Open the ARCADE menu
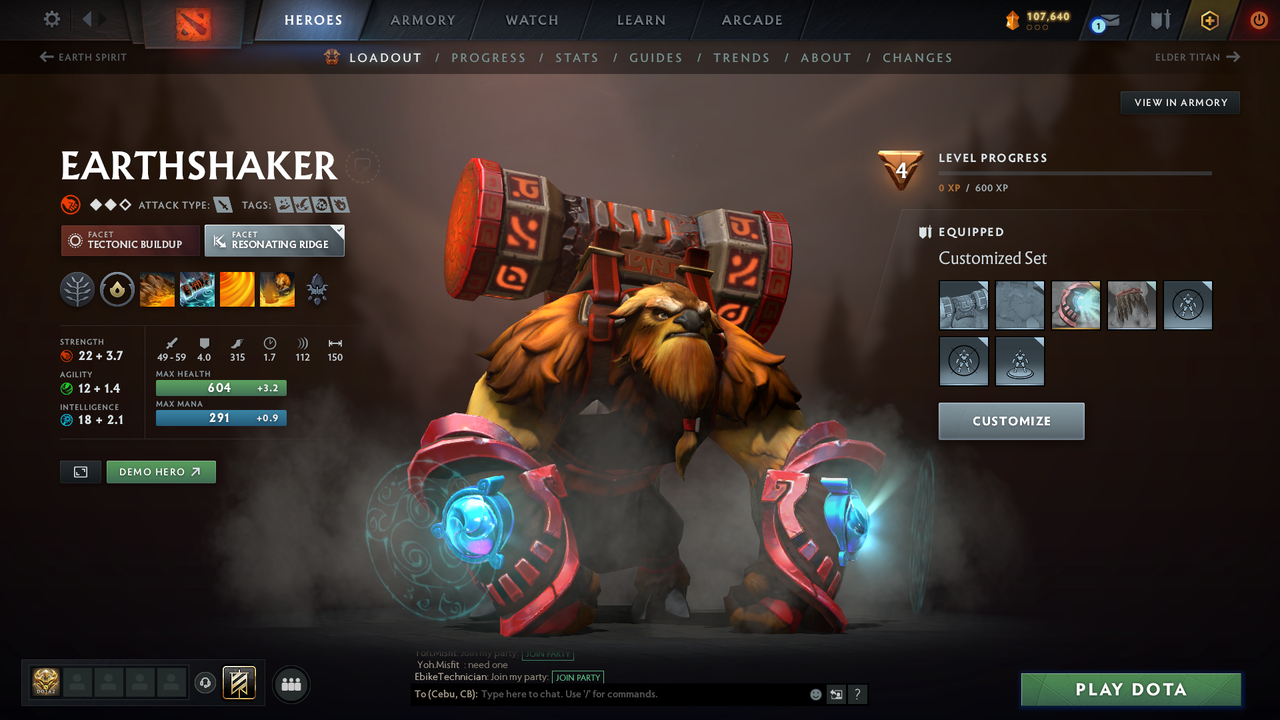 751,20
